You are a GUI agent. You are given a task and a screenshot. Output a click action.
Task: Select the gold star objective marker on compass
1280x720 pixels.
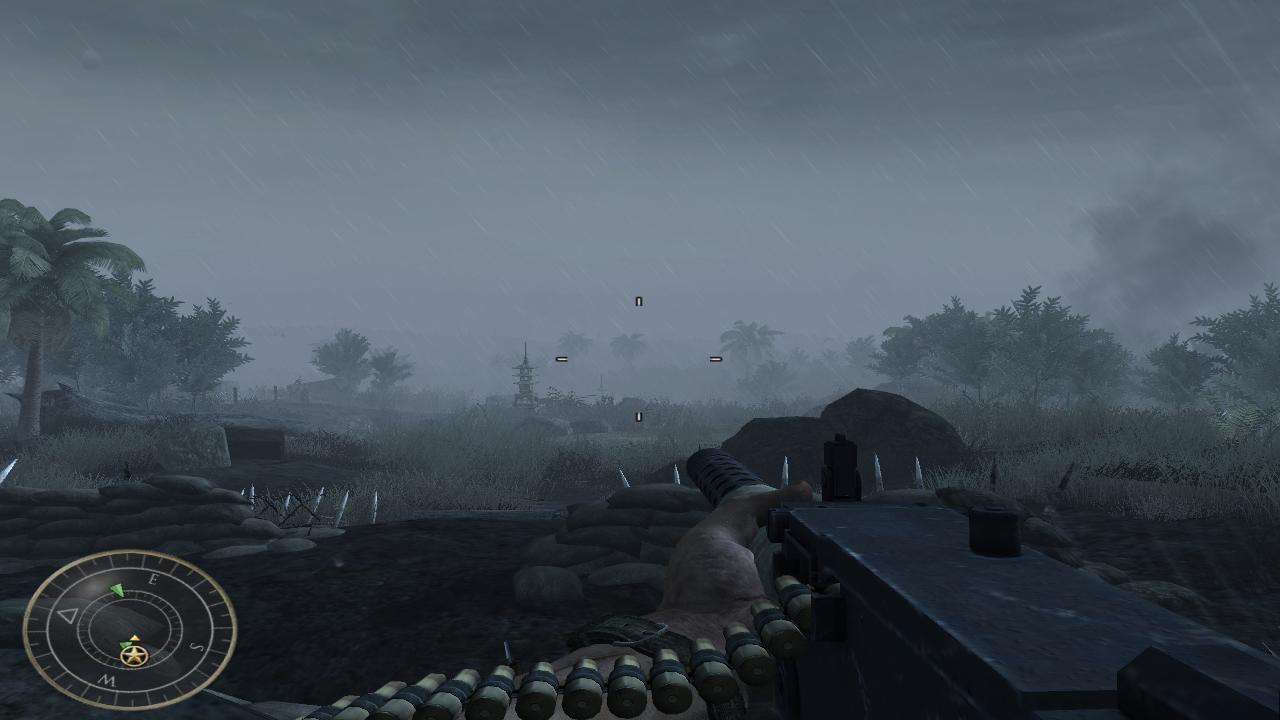(x=133, y=656)
